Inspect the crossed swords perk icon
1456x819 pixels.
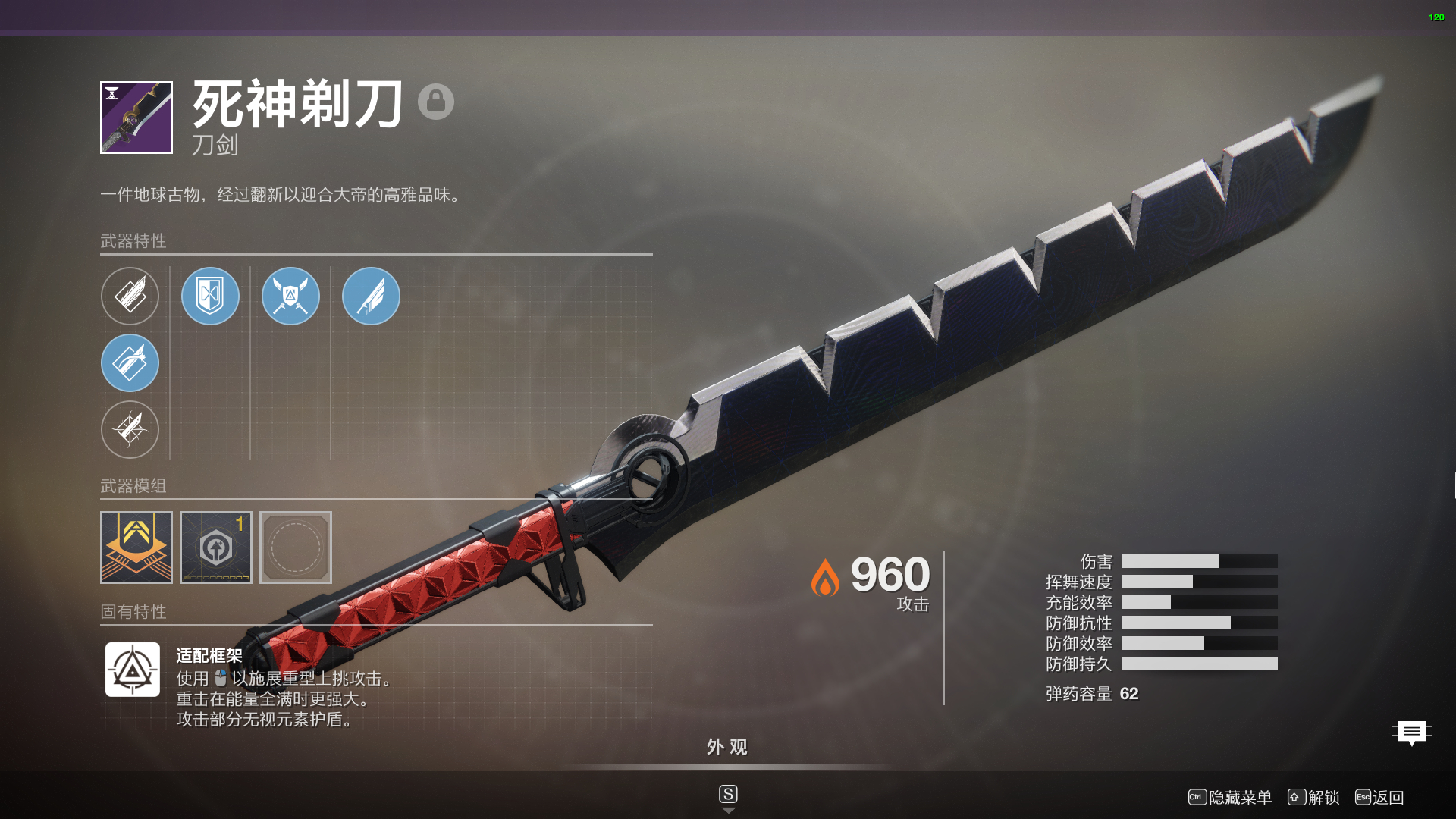coord(290,296)
